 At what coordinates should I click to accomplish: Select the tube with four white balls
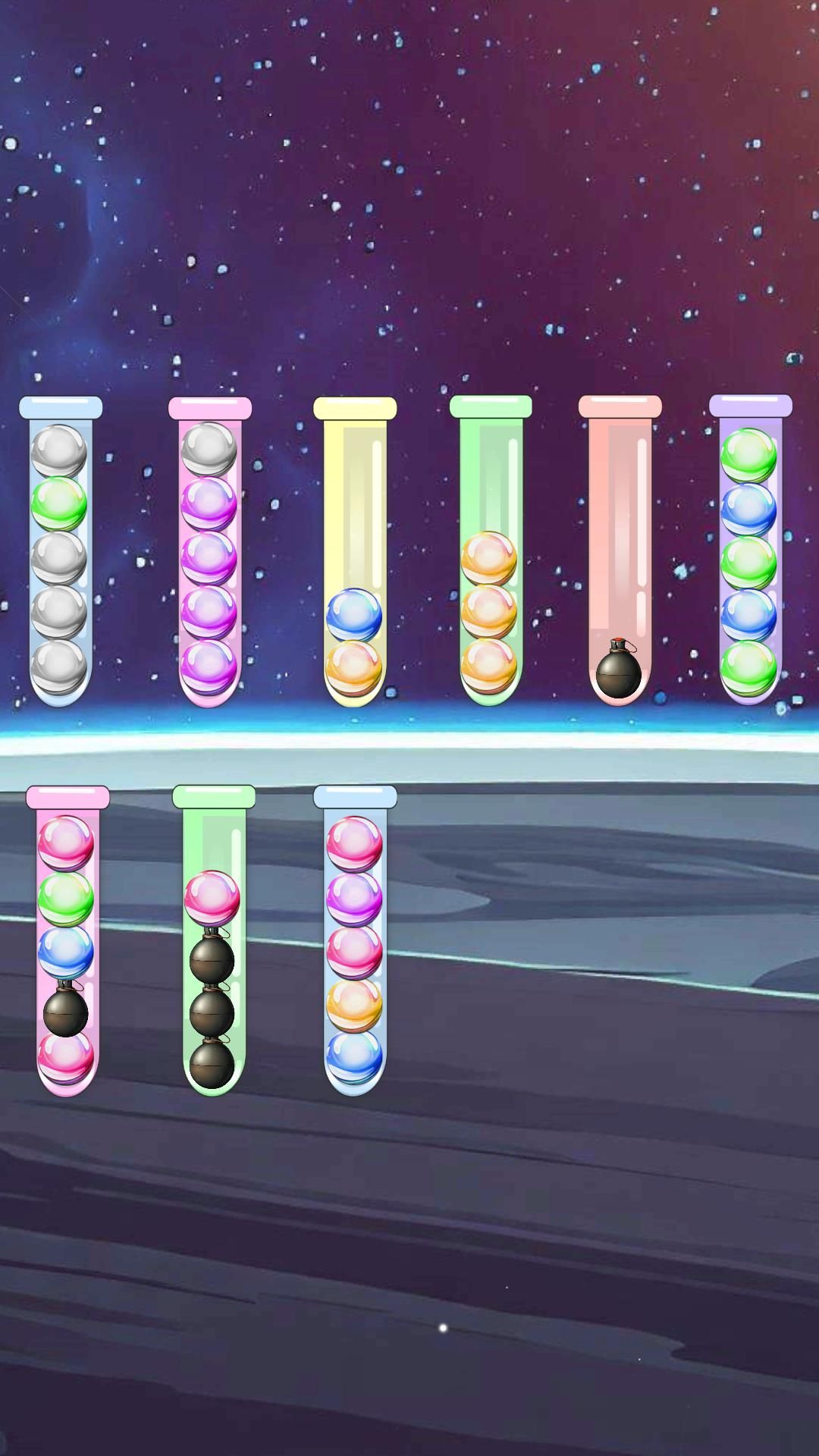coord(60,554)
